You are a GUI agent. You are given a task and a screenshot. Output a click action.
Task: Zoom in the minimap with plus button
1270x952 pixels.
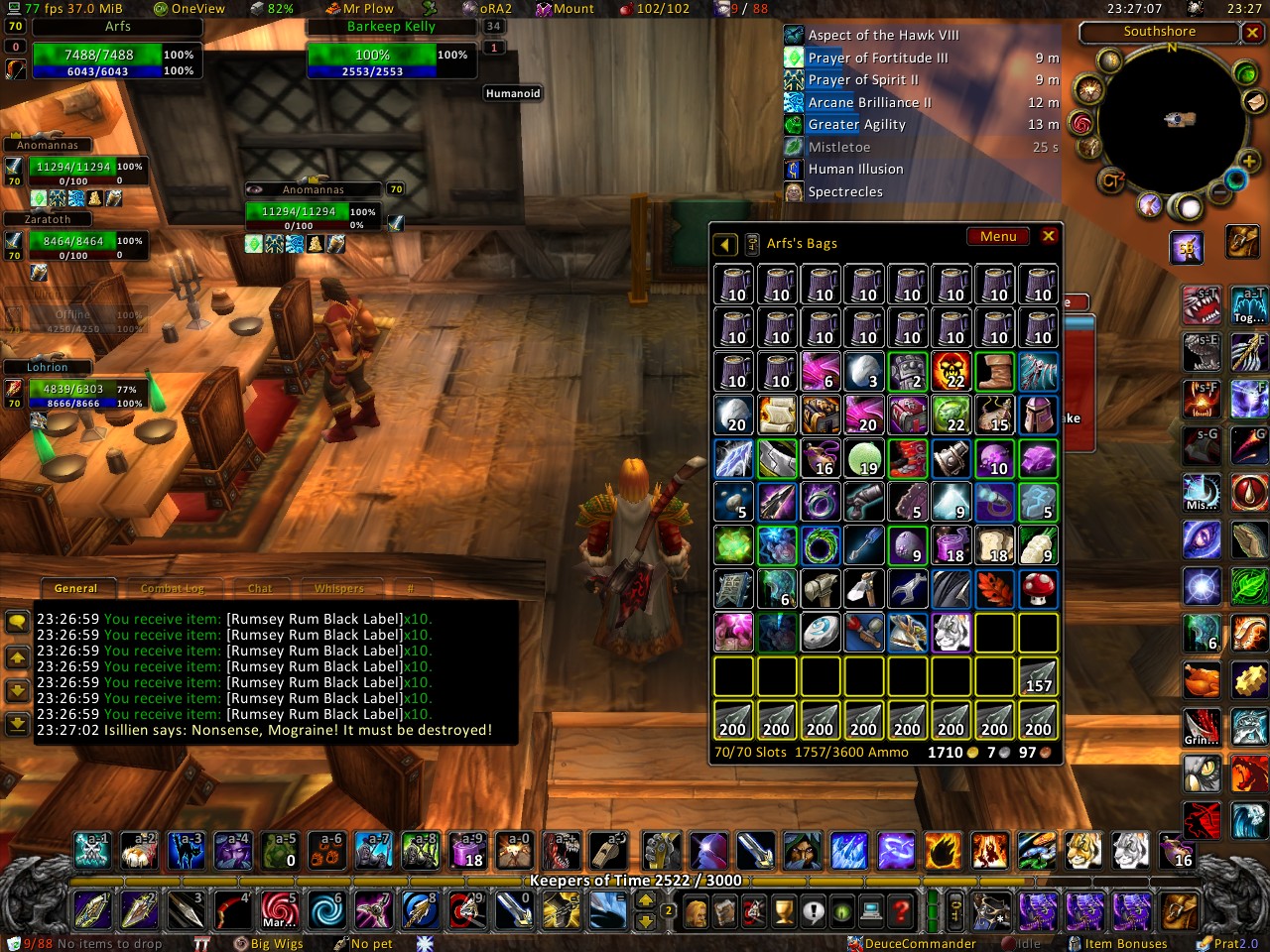(x=1248, y=161)
